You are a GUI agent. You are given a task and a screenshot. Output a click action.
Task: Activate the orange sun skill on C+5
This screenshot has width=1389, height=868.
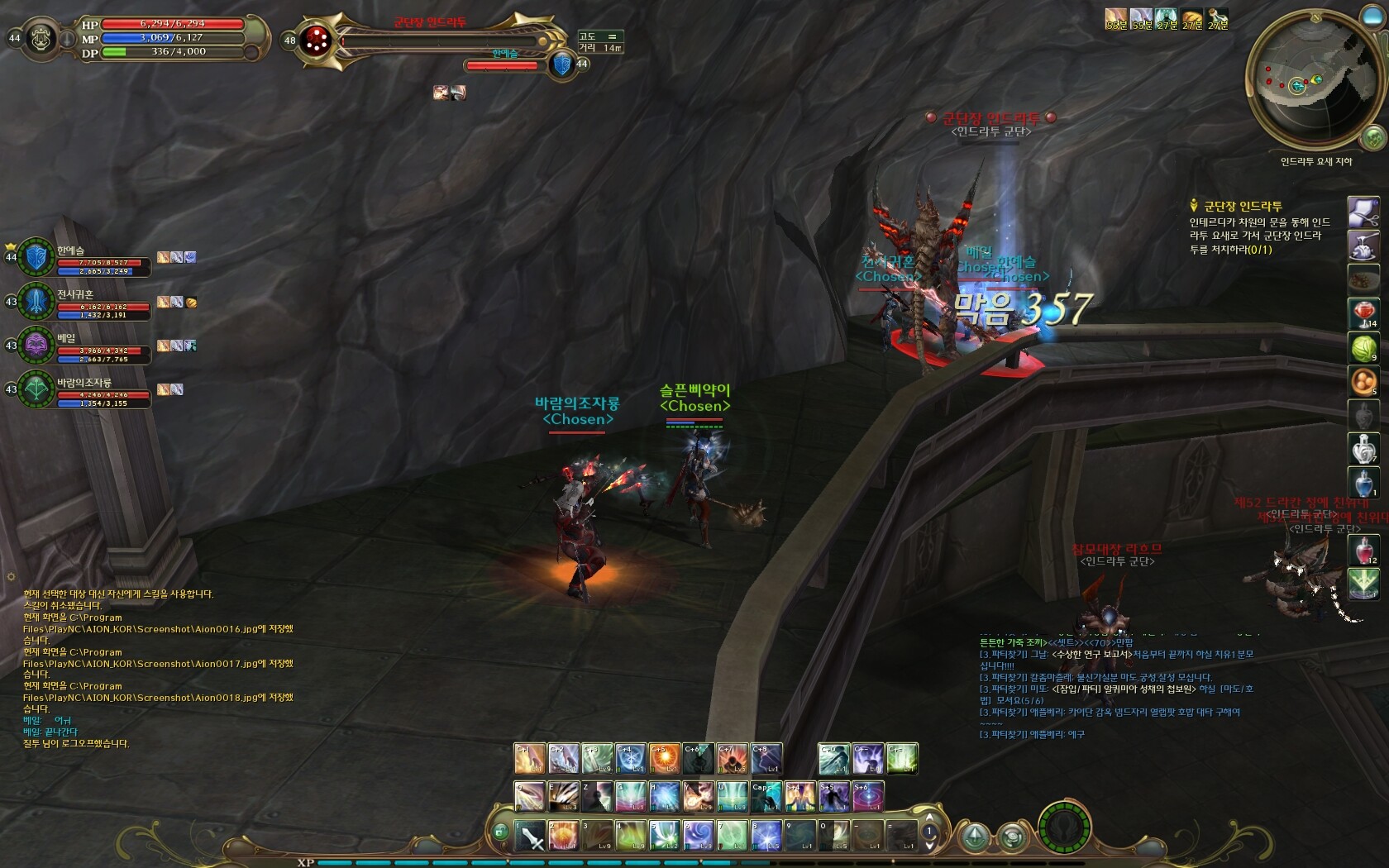point(664,758)
